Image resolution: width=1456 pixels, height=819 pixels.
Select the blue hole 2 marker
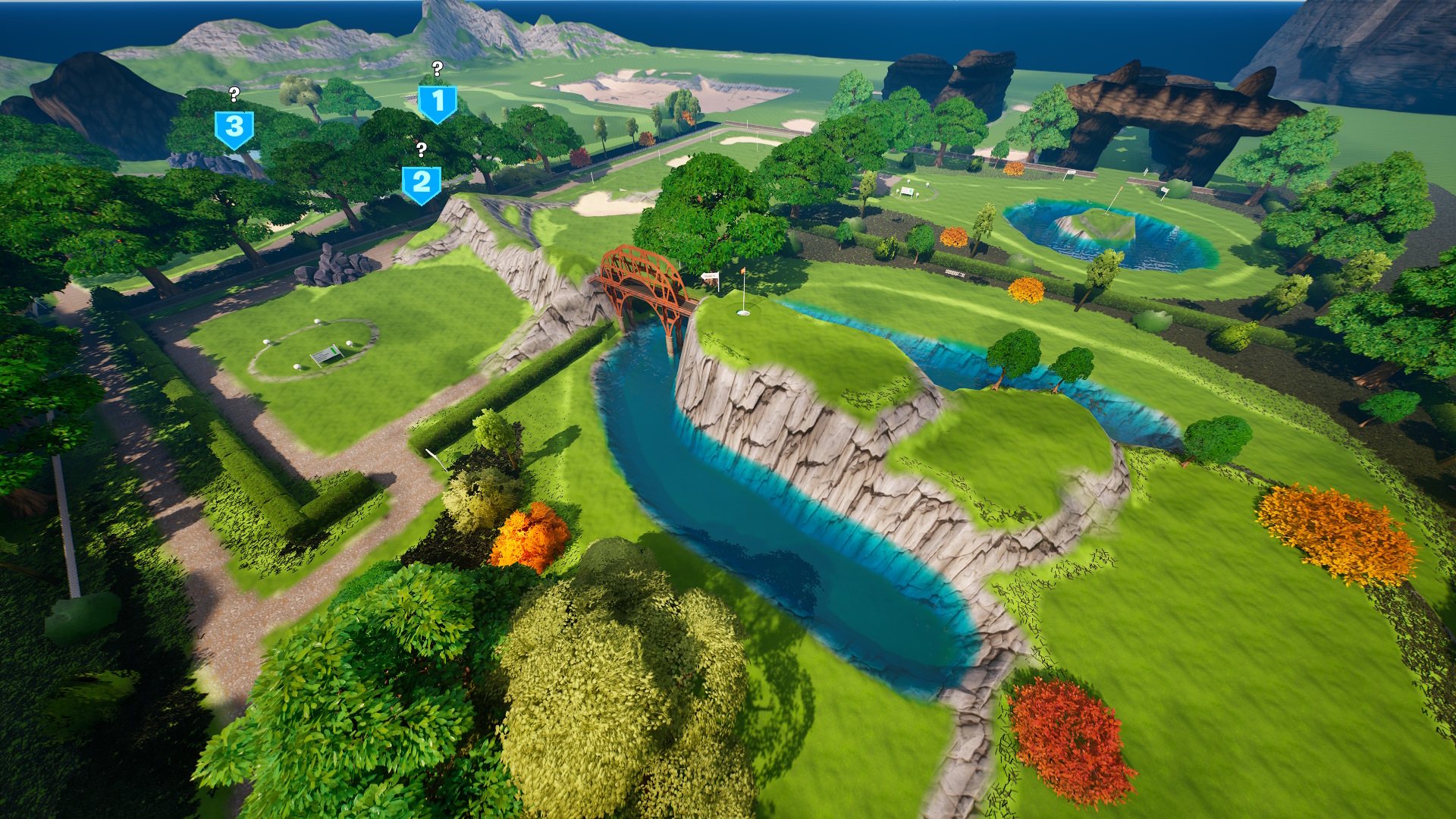[422, 182]
